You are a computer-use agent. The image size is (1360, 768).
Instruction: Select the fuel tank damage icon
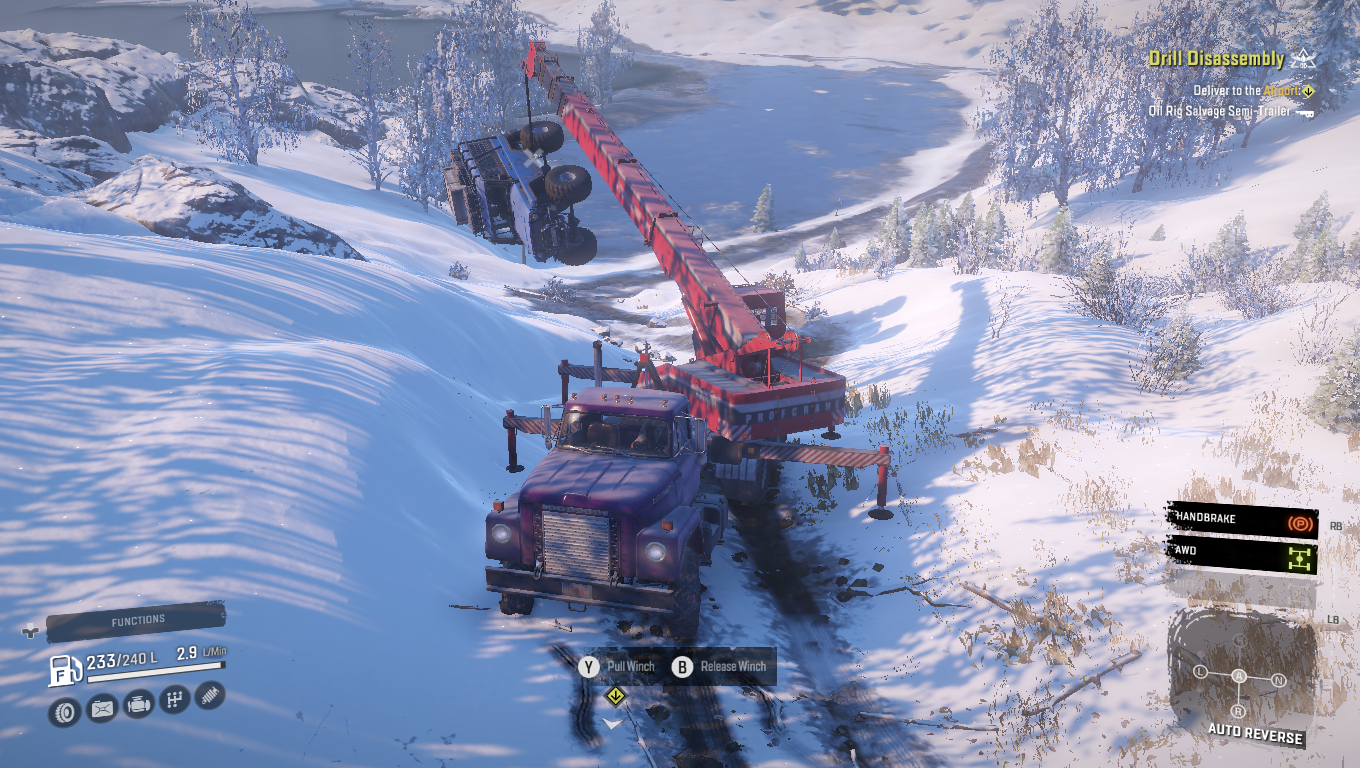(102, 708)
